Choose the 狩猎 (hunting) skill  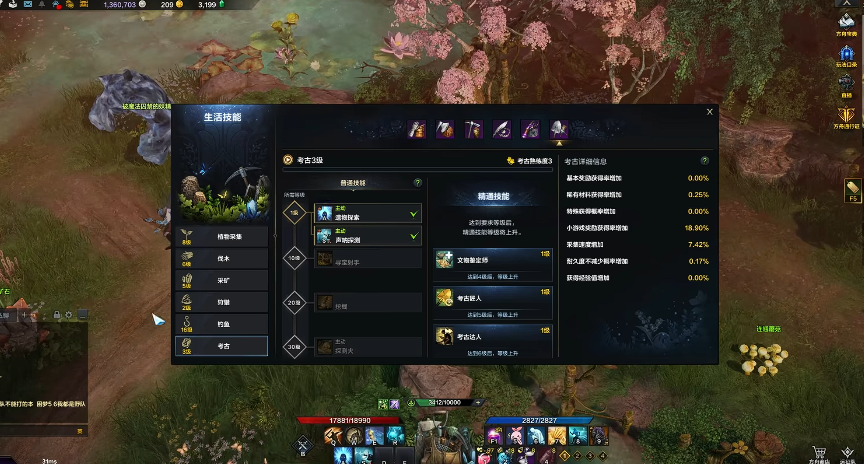(222, 302)
